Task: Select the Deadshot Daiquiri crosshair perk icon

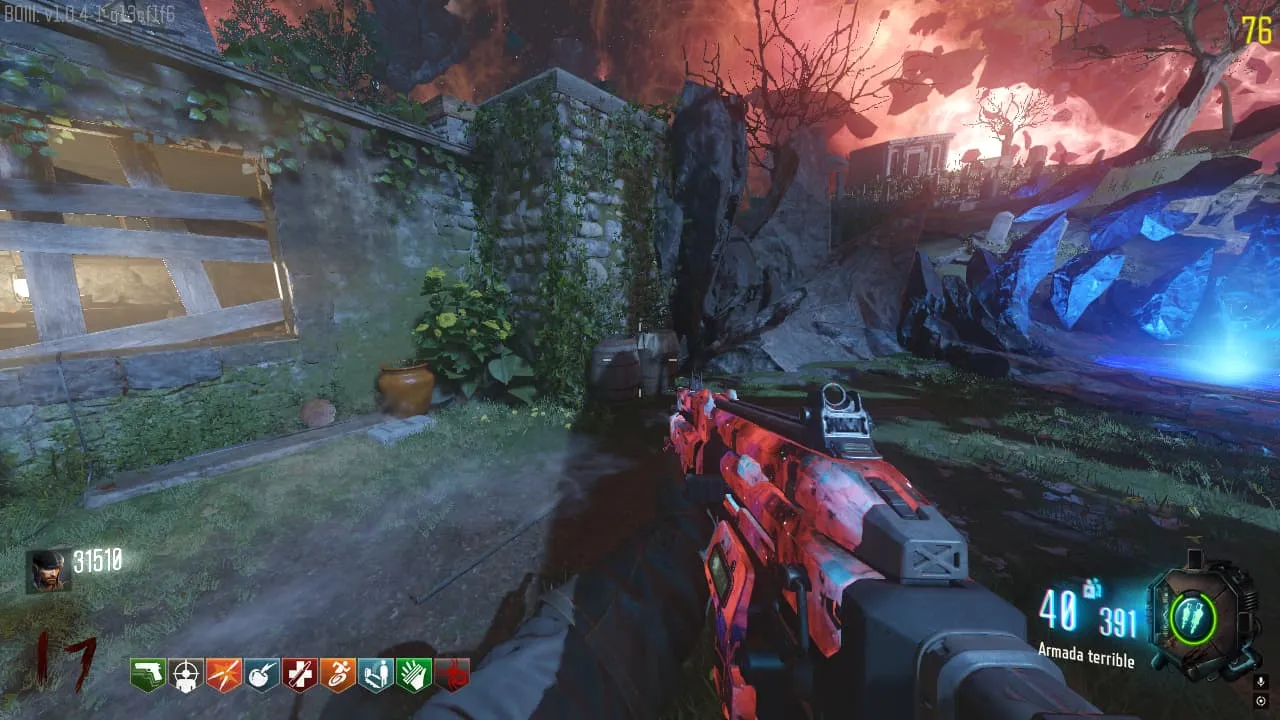Action: (186, 675)
